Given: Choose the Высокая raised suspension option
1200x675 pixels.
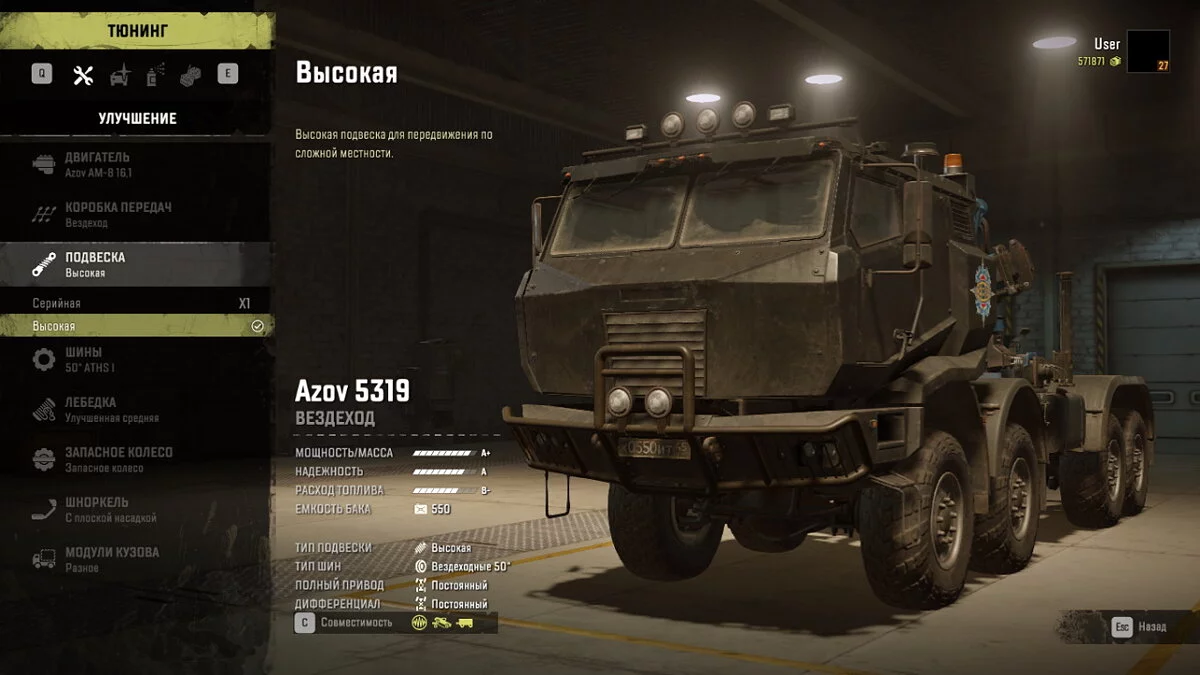Looking at the screenshot, I should (x=136, y=326).
